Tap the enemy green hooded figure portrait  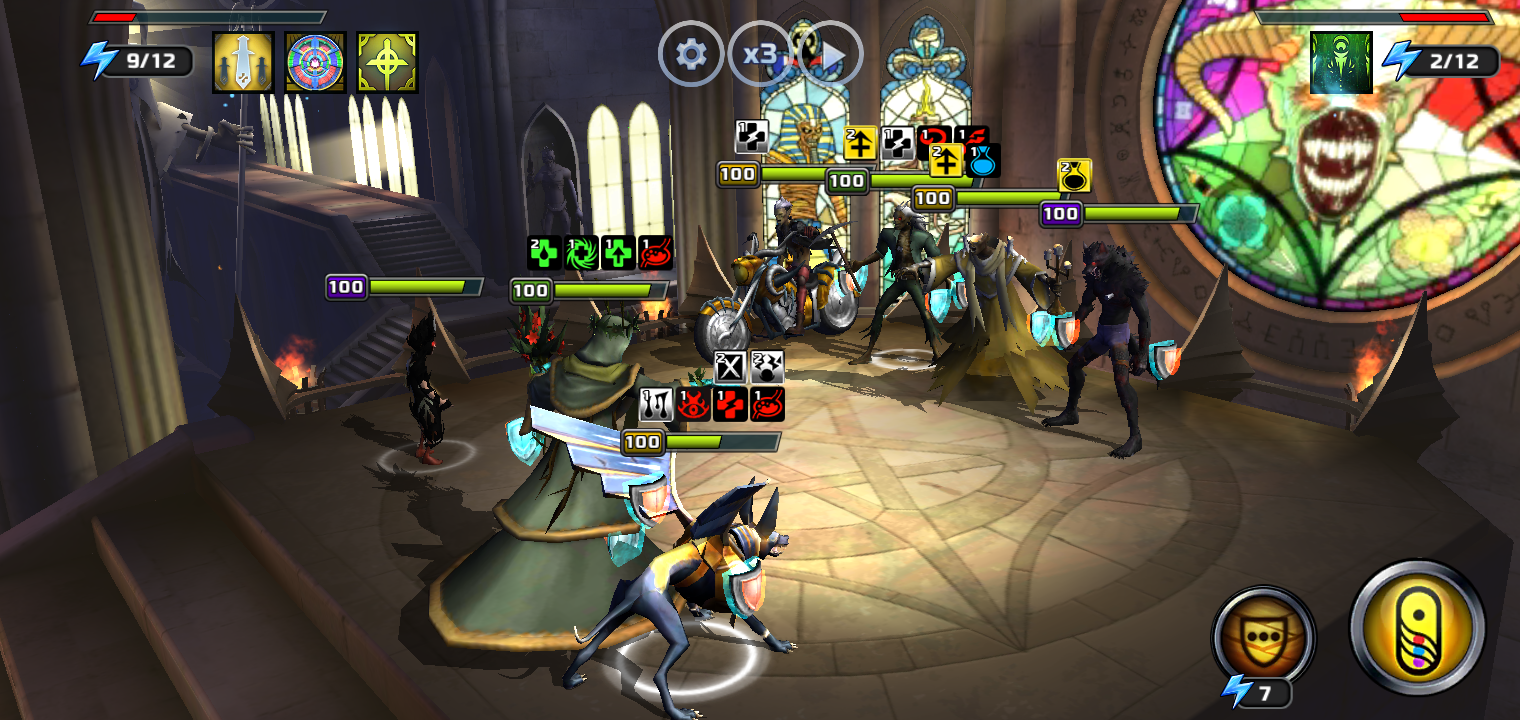(1341, 62)
